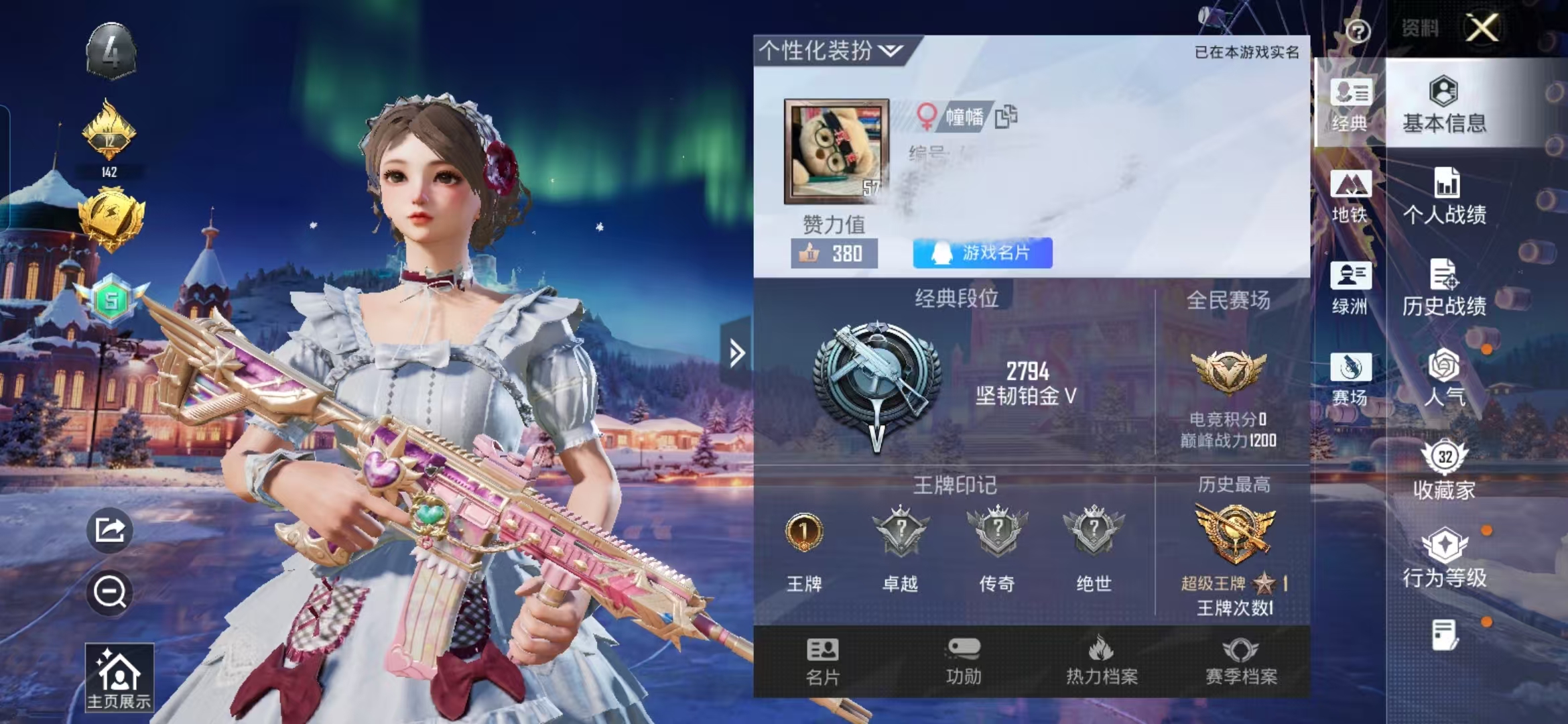Open 历史战绩 match history
The width and height of the screenshot is (1568, 724).
coord(1444,288)
